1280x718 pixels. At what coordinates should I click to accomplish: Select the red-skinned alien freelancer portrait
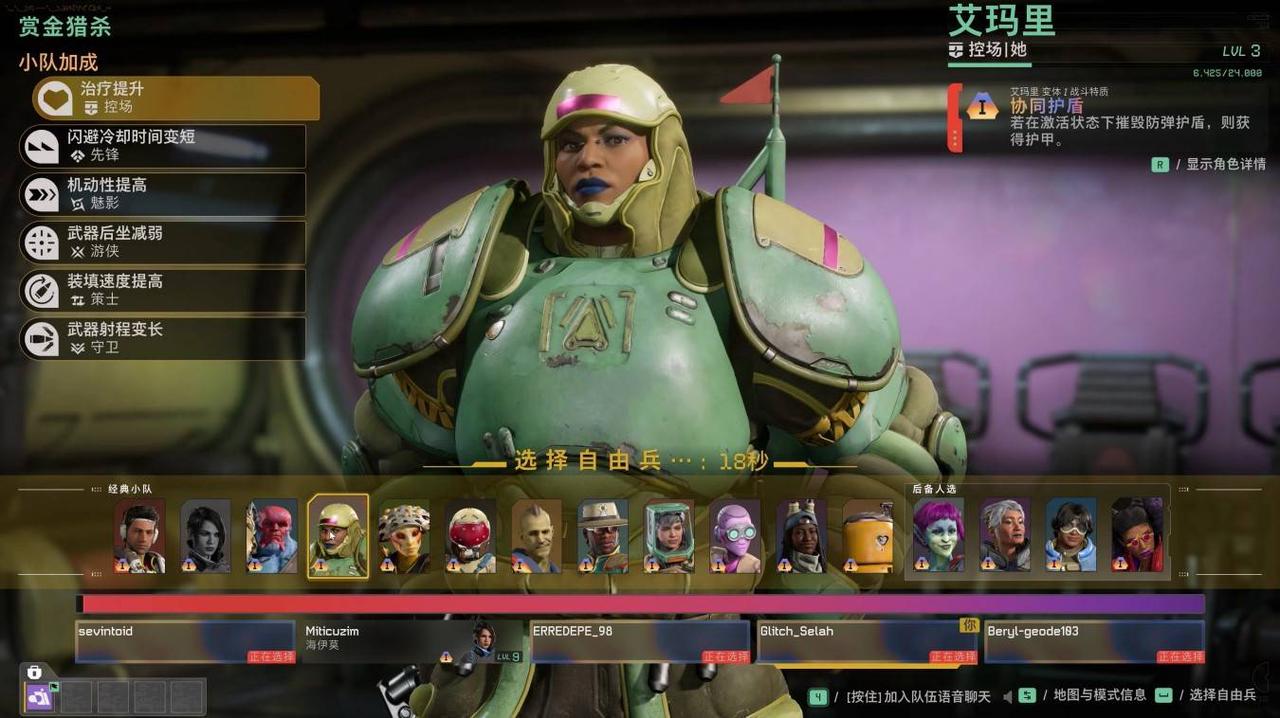coord(272,536)
